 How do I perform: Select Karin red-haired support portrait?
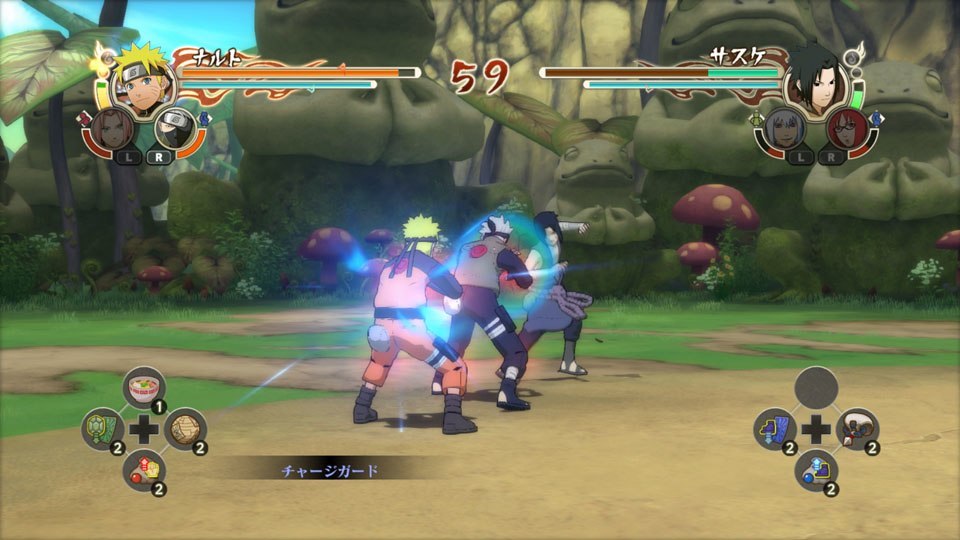[x=847, y=130]
